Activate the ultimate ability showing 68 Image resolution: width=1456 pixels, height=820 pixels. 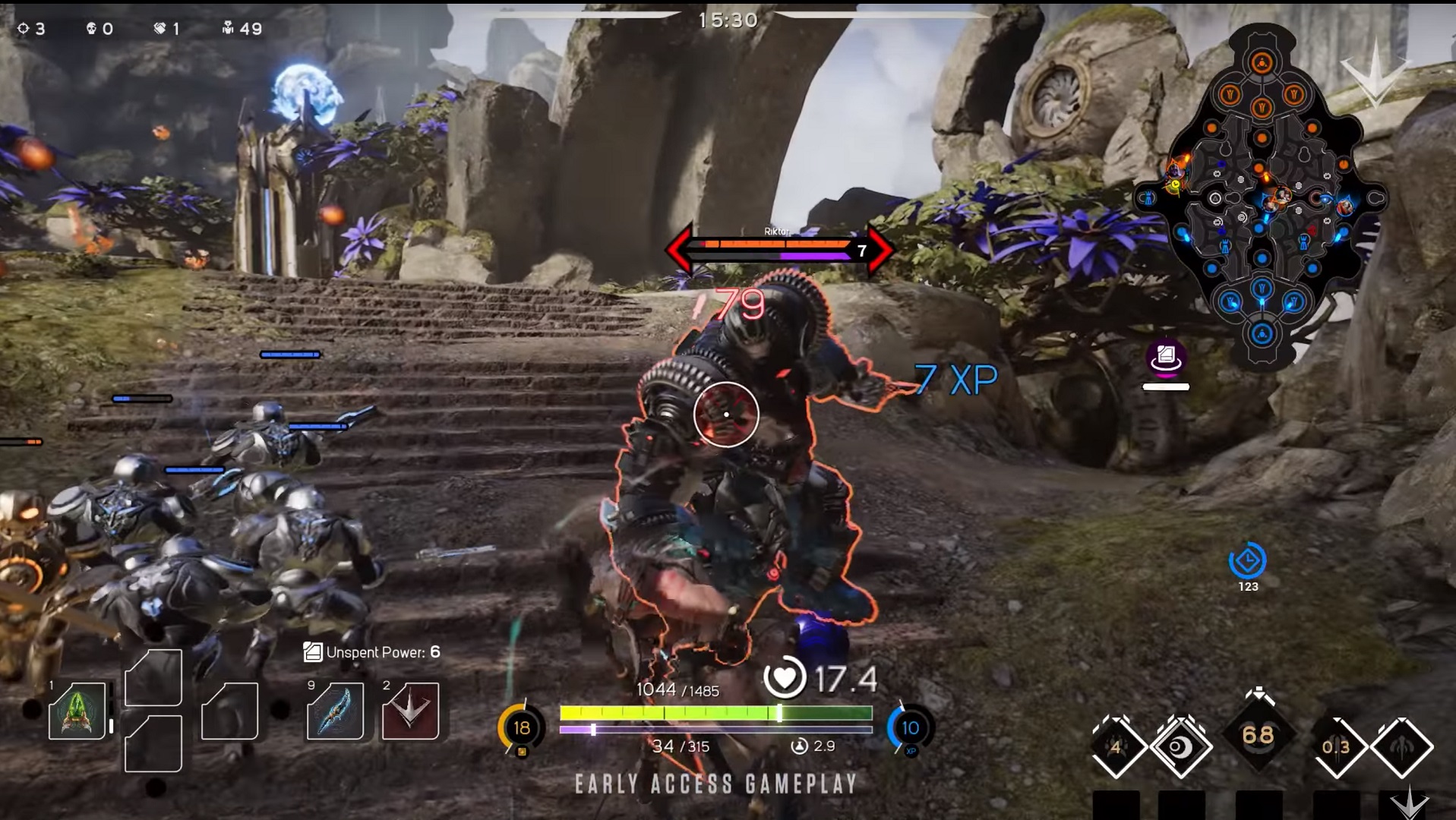1258,735
